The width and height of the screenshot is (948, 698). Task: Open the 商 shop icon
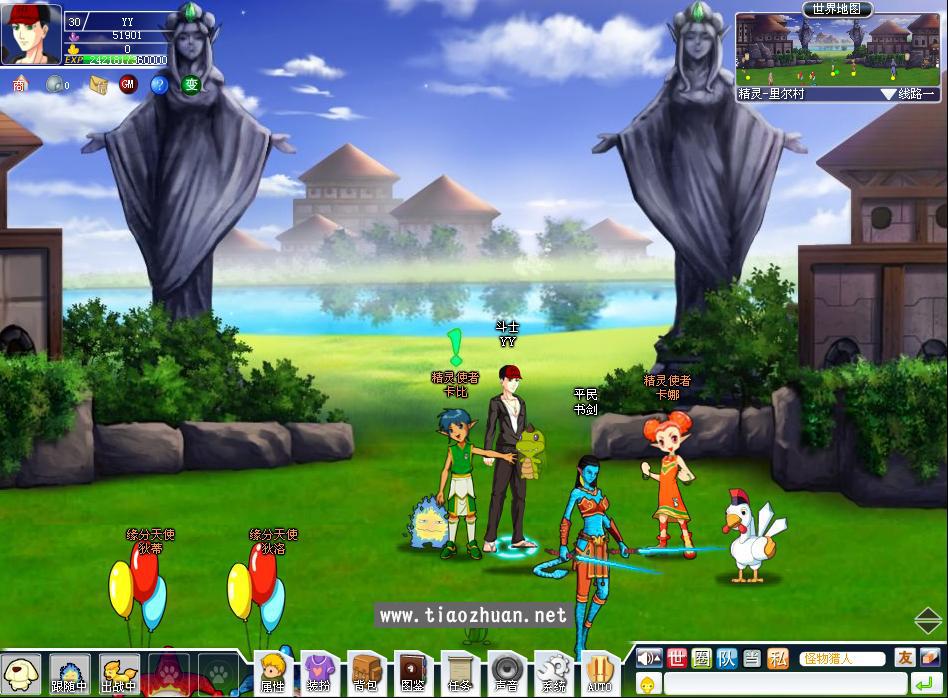20,85
